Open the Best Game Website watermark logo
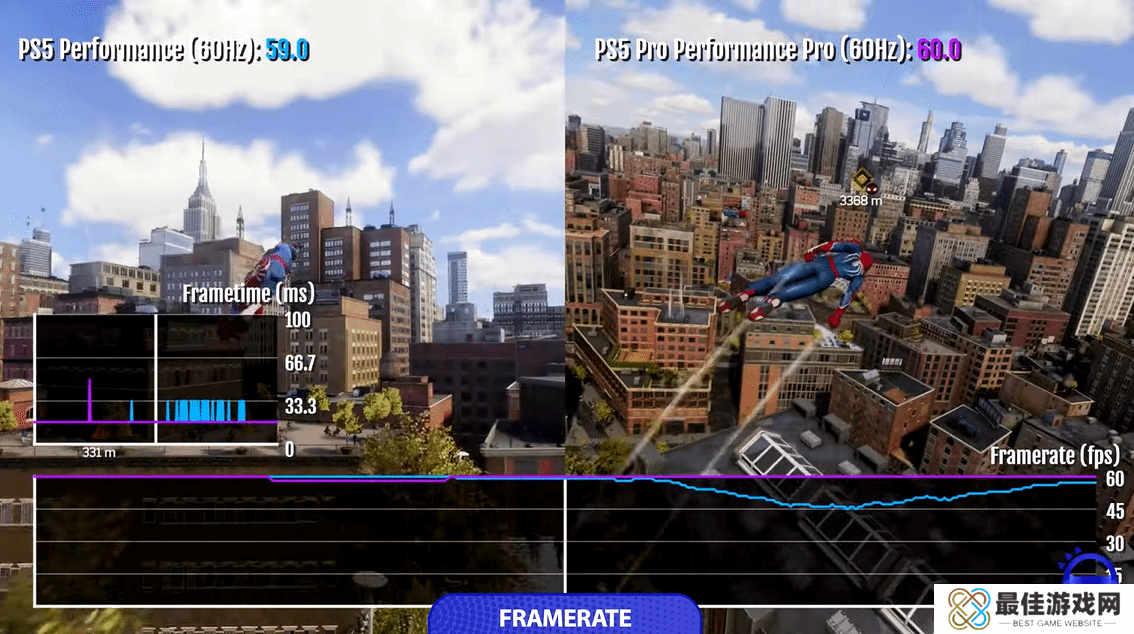Image resolution: width=1134 pixels, height=634 pixels. (x=1034, y=609)
